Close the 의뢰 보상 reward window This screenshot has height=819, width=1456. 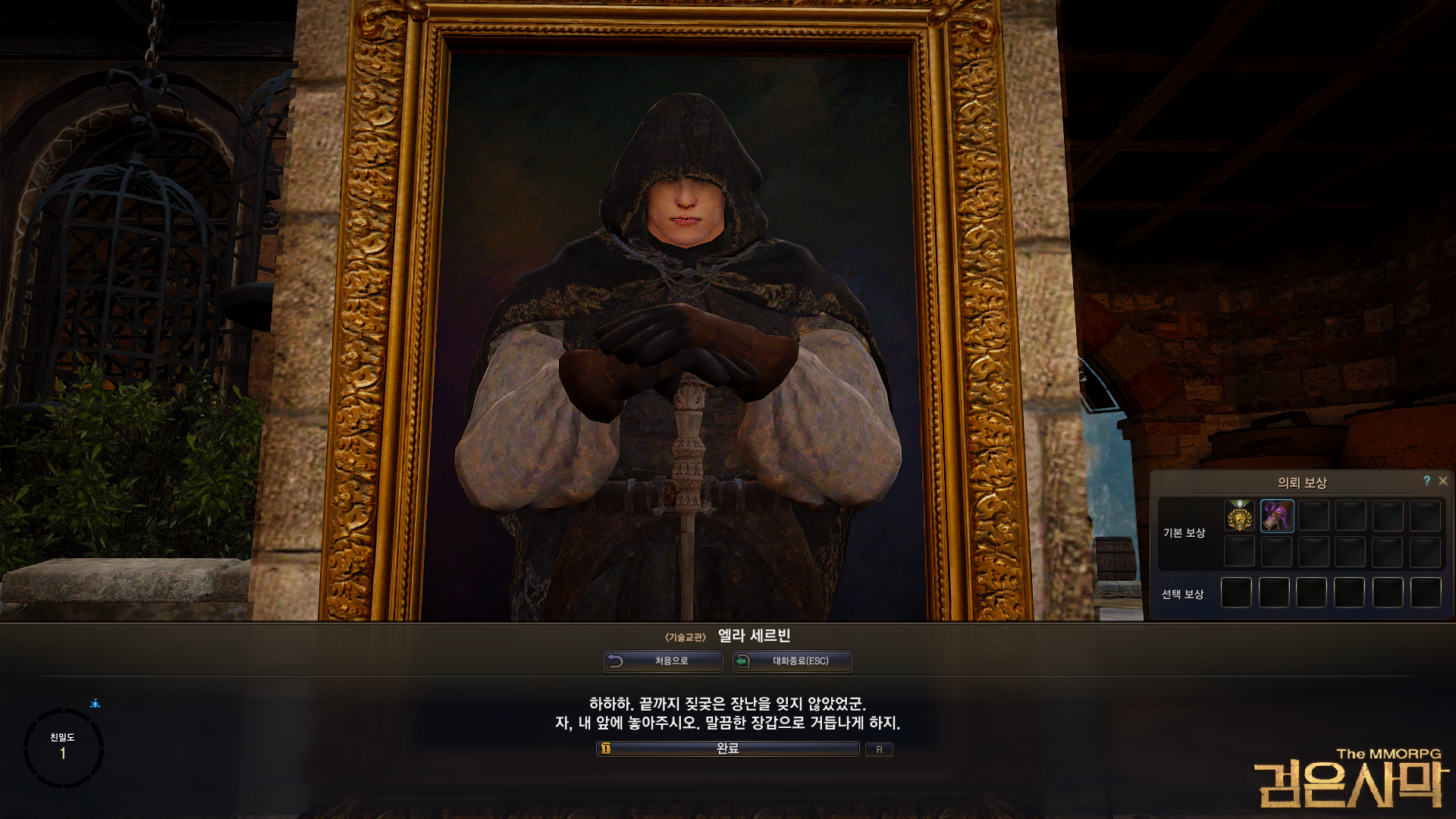pyautogui.click(x=1442, y=481)
